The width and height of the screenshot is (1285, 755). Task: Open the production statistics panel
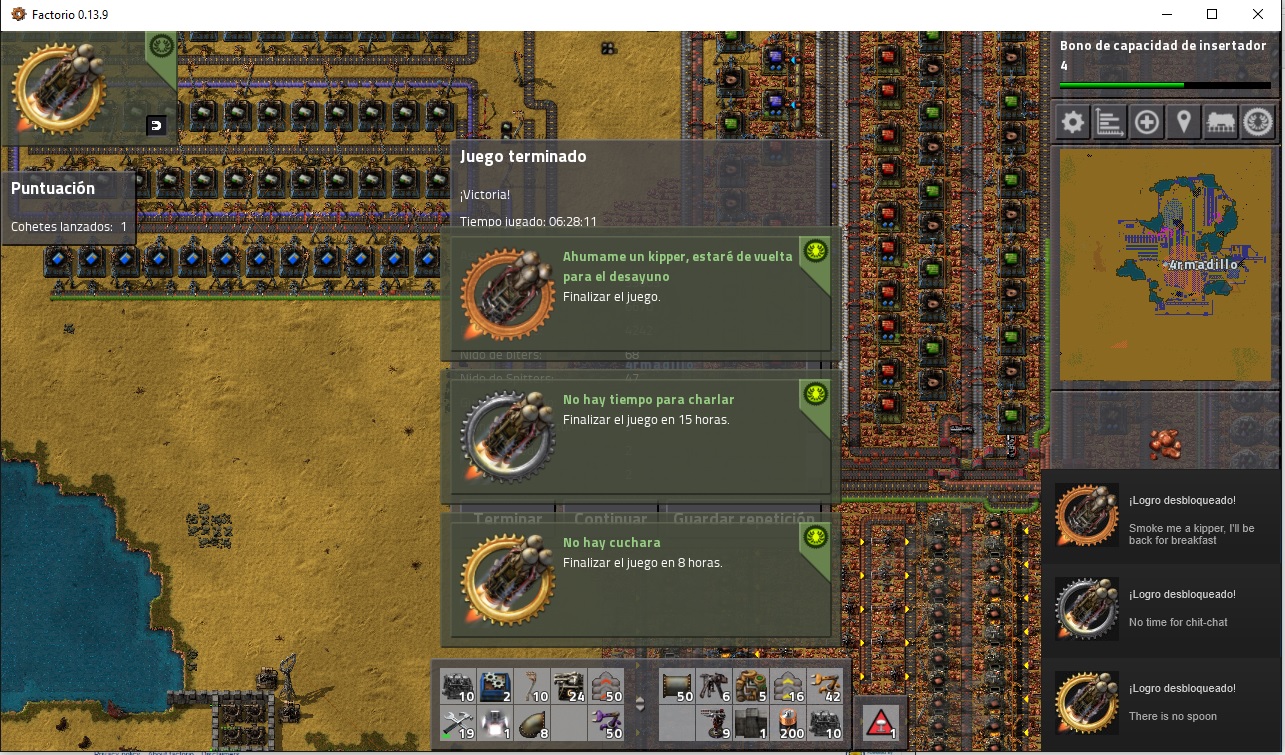[1109, 121]
